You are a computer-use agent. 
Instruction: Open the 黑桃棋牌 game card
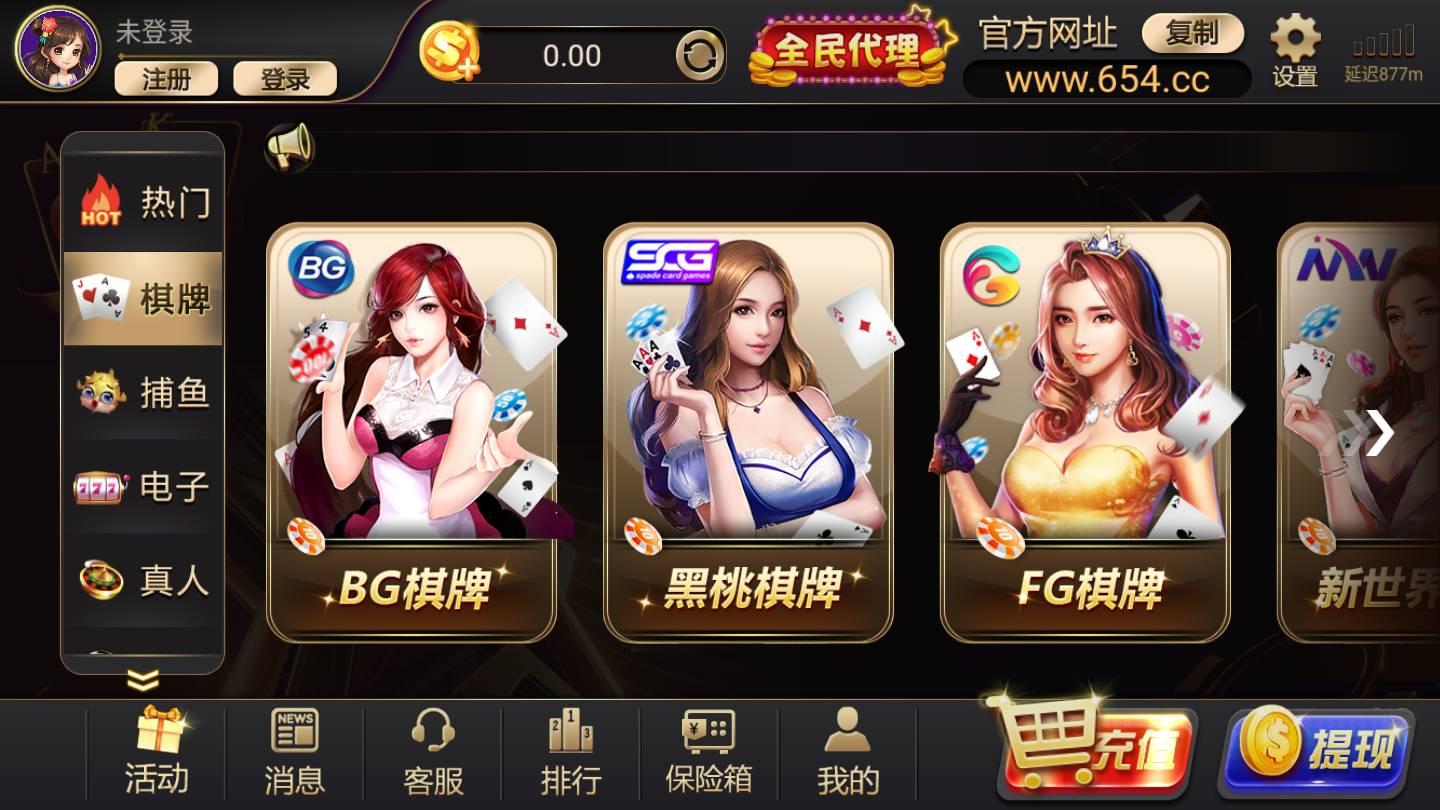(x=748, y=430)
